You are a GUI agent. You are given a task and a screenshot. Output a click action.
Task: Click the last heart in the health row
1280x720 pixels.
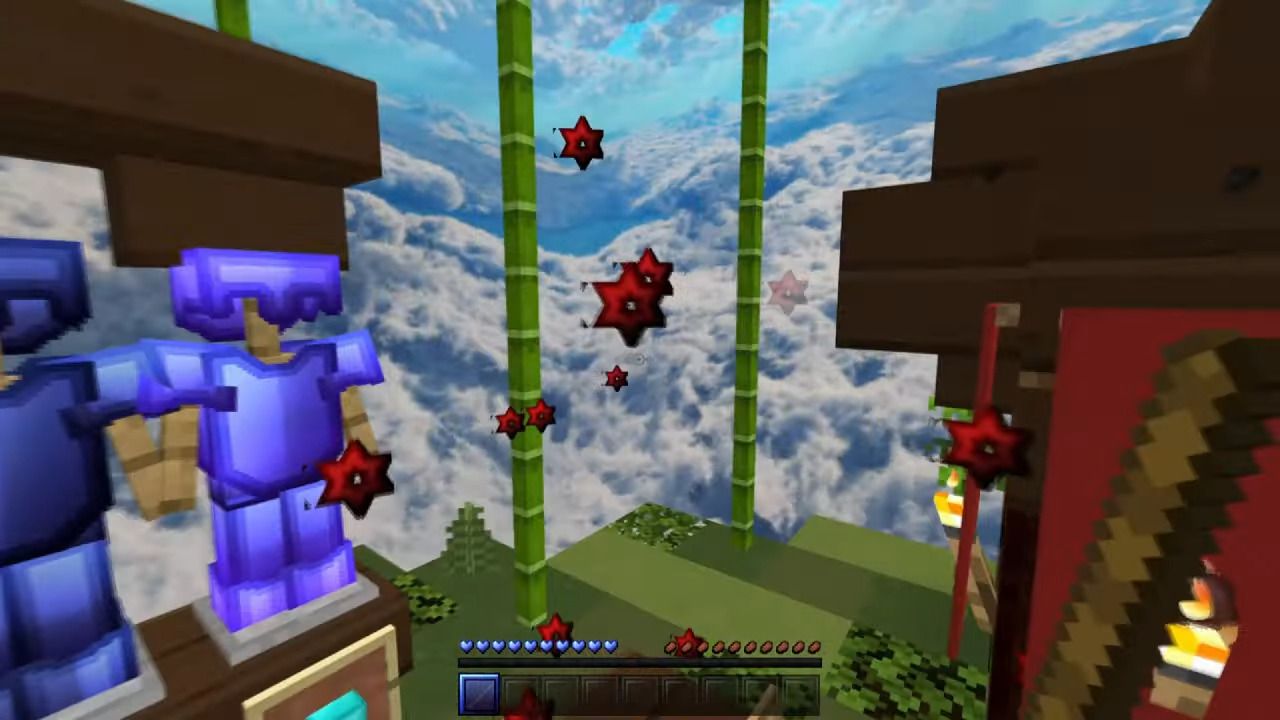click(608, 645)
